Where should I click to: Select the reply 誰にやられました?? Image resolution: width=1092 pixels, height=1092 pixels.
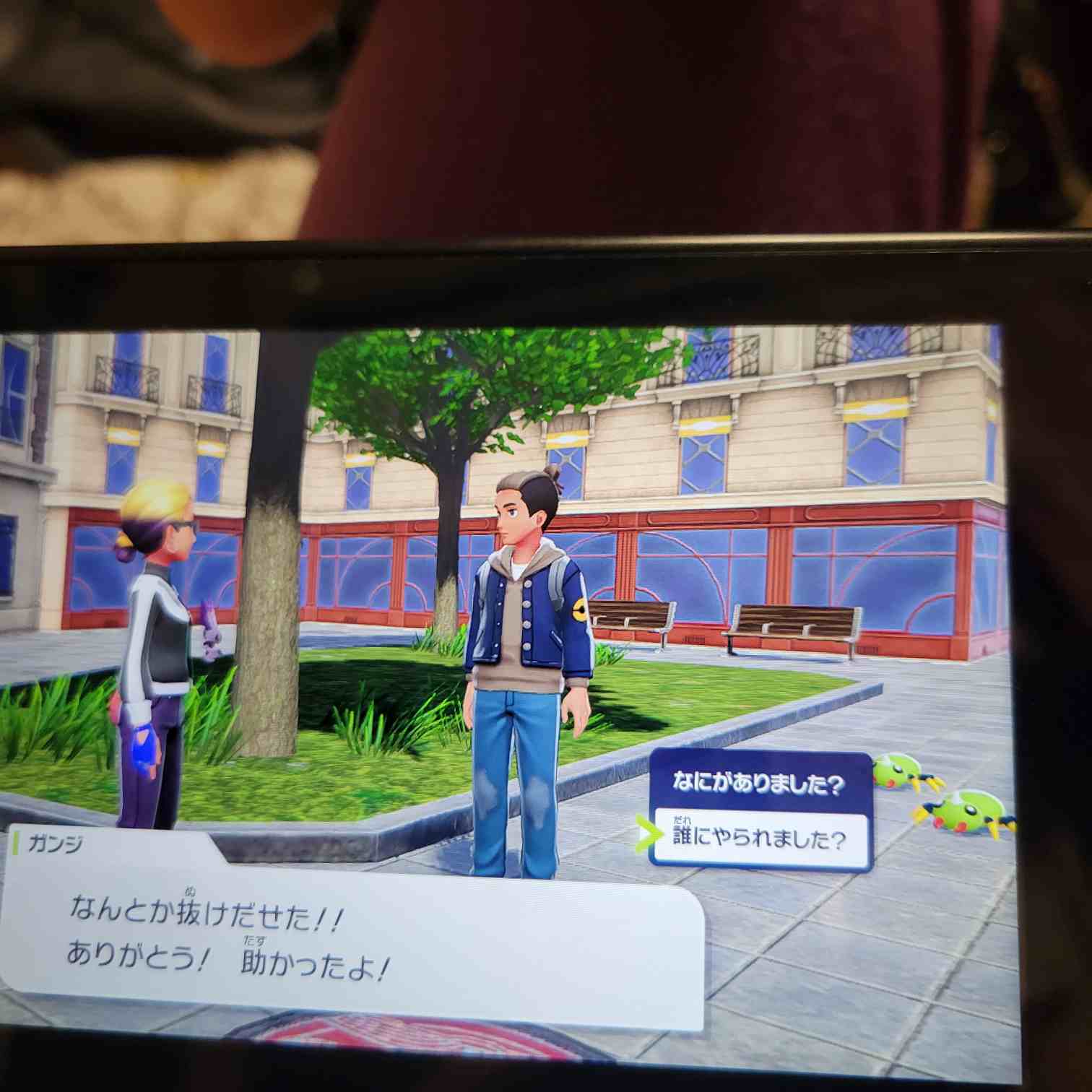coord(760,839)
